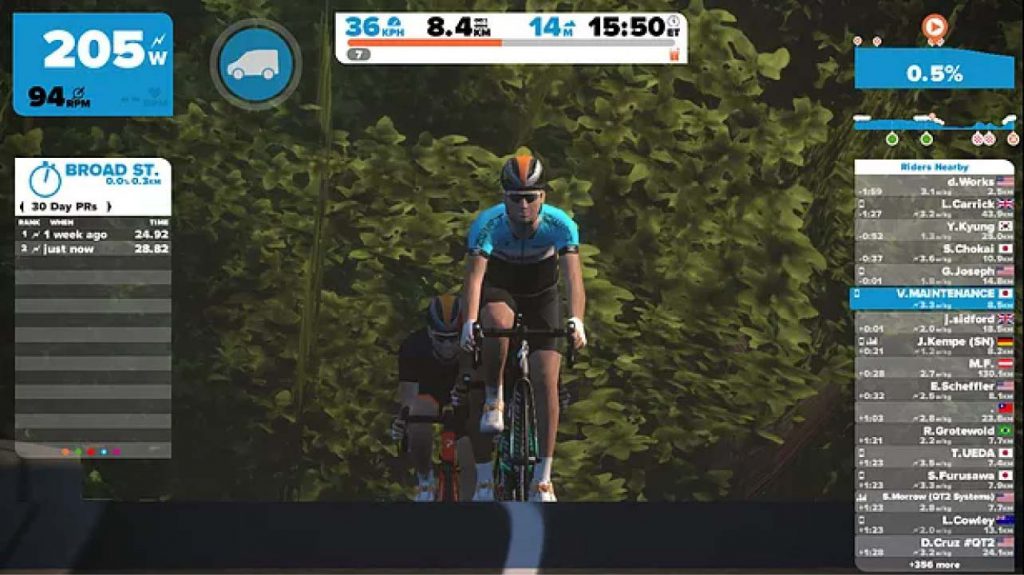
Task: Select rider L.Carrick in Riders Nearby
Action: pyautogui.click(x=933, y=209)
